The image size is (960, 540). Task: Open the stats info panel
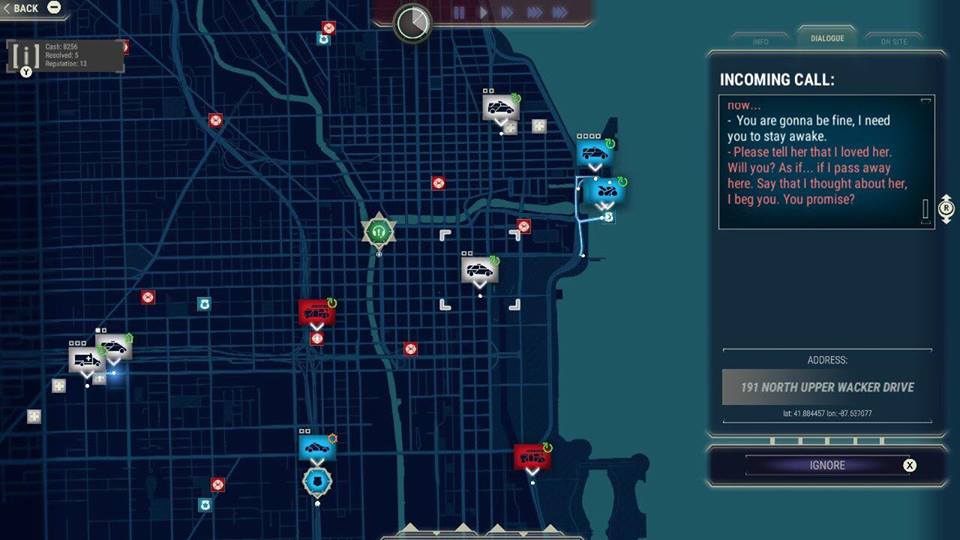click(65, 56)
